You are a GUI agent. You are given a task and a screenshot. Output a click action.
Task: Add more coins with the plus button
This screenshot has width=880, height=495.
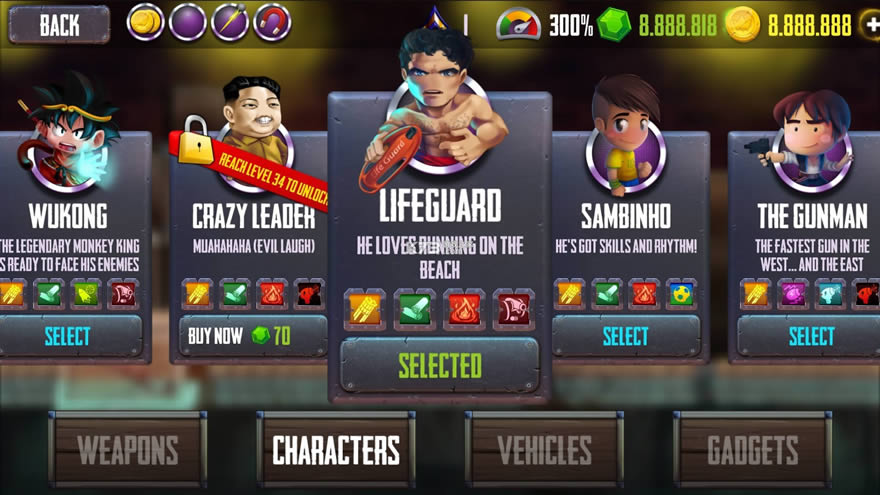tap(870, 25)
